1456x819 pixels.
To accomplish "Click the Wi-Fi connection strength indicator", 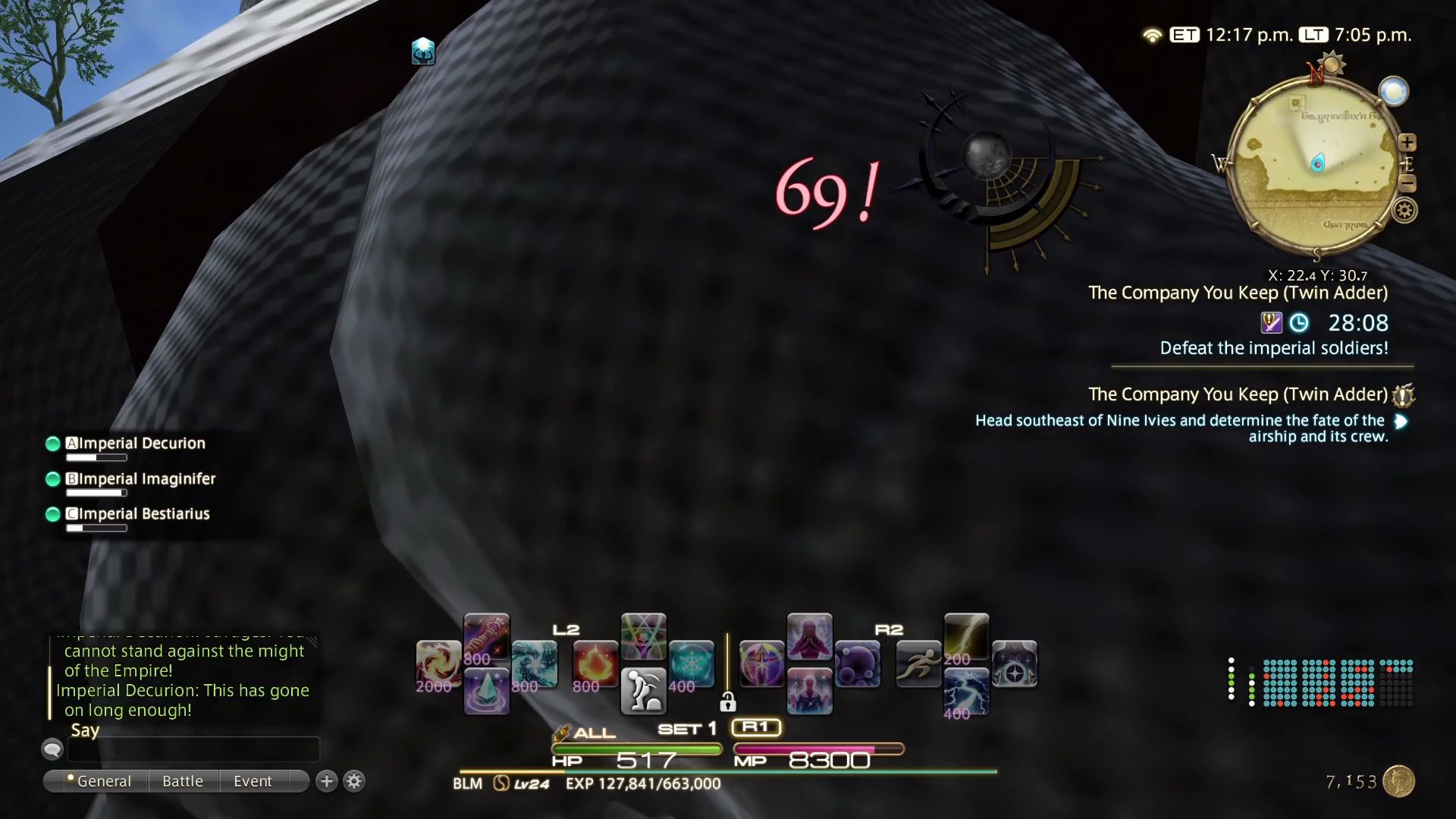I will [1151, 35].
